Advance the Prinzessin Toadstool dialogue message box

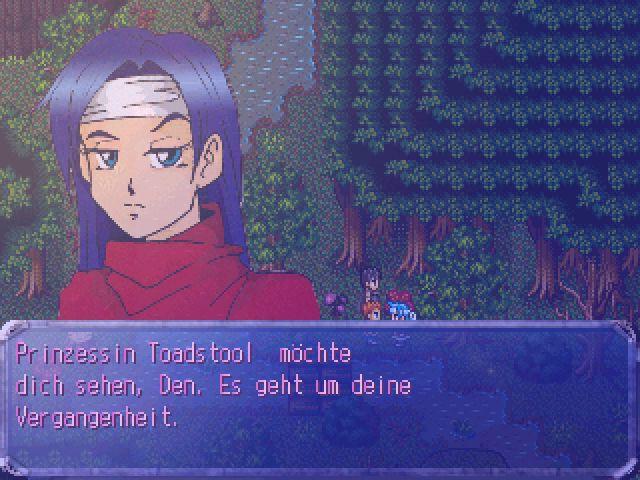319,397
